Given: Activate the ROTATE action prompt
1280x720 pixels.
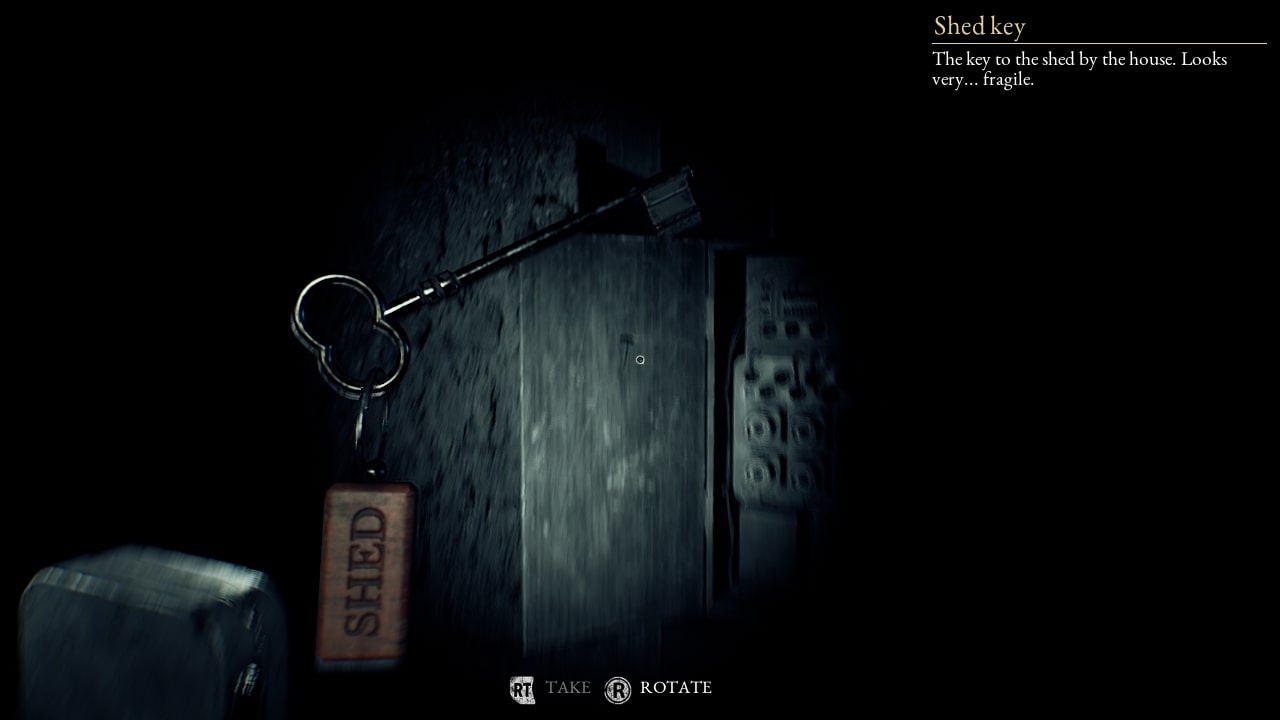Looking at the screenshot, I should click(676, 688).
